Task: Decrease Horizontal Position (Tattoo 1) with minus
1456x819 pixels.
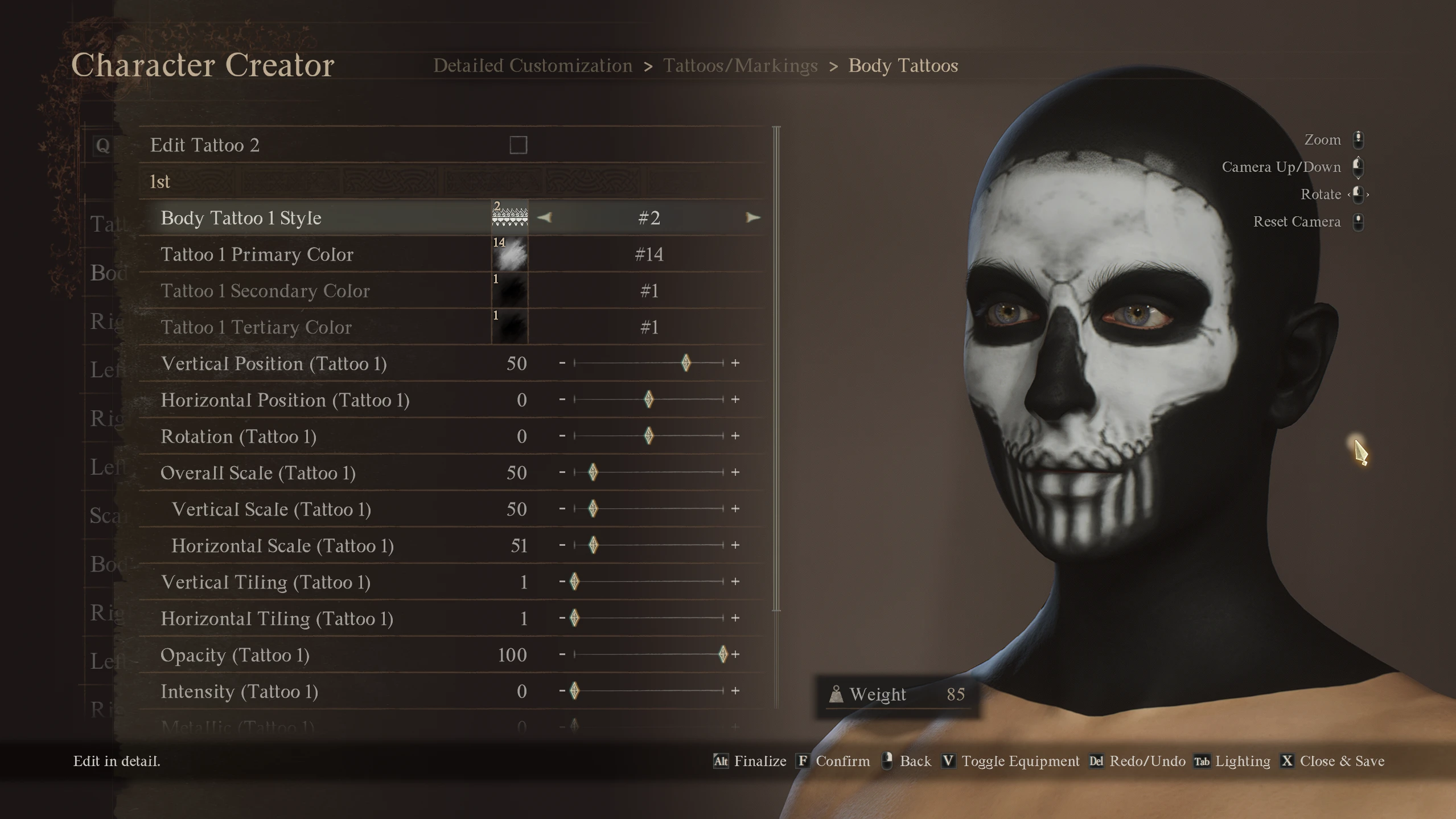Action: coord(562,400)
